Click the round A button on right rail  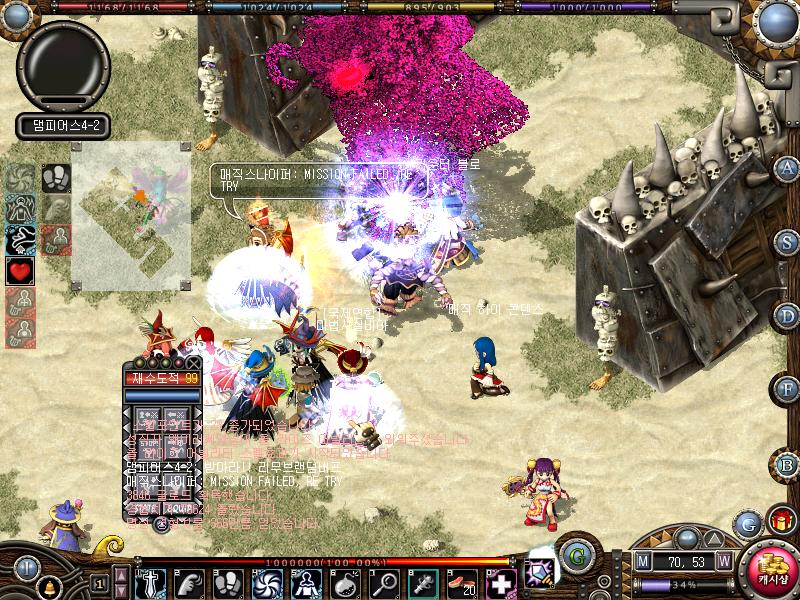coord(788,168)
